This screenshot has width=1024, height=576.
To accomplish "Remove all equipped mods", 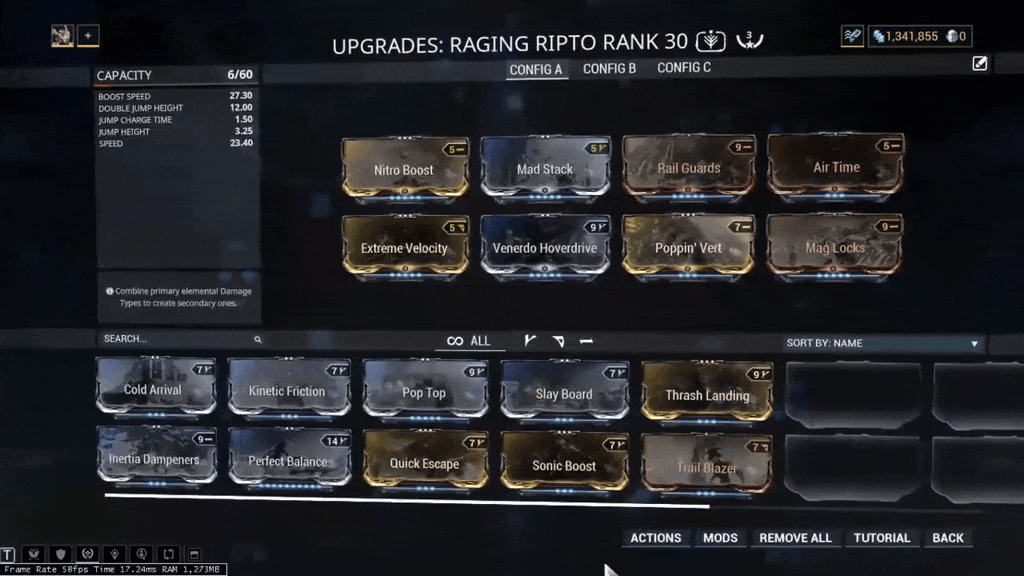I will [795, 538].
